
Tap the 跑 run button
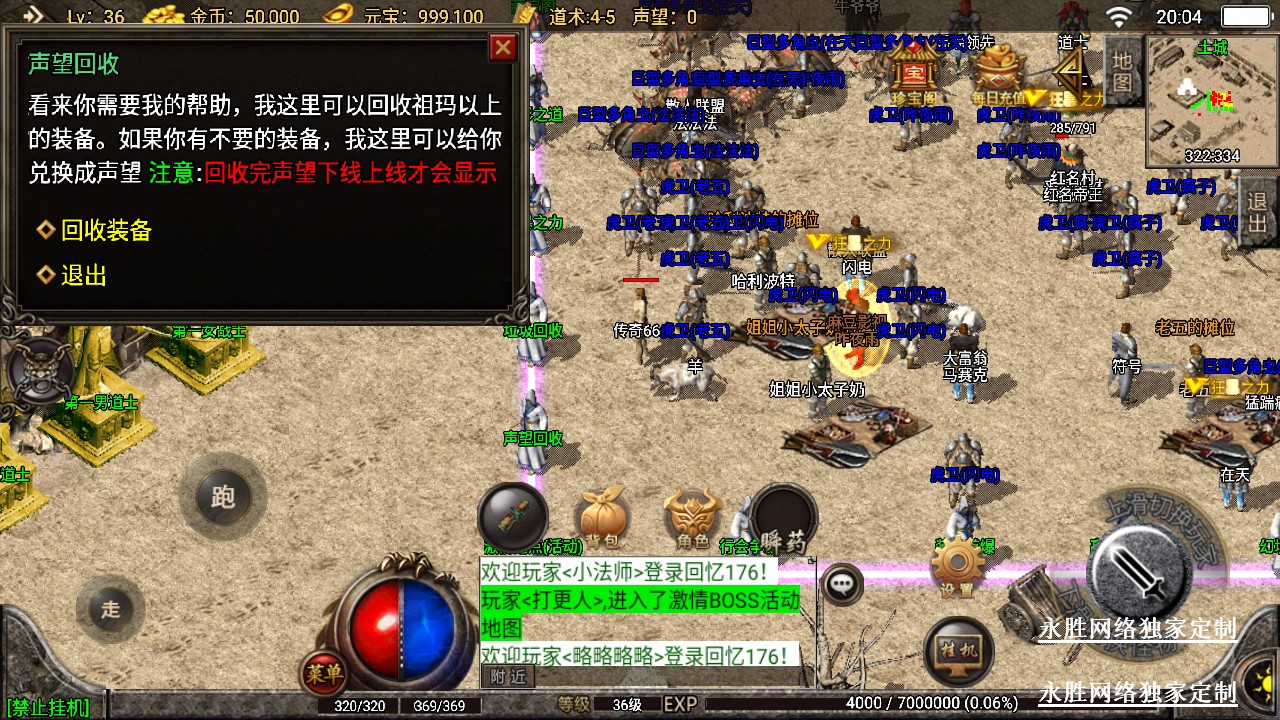click(x=223, y=497)
